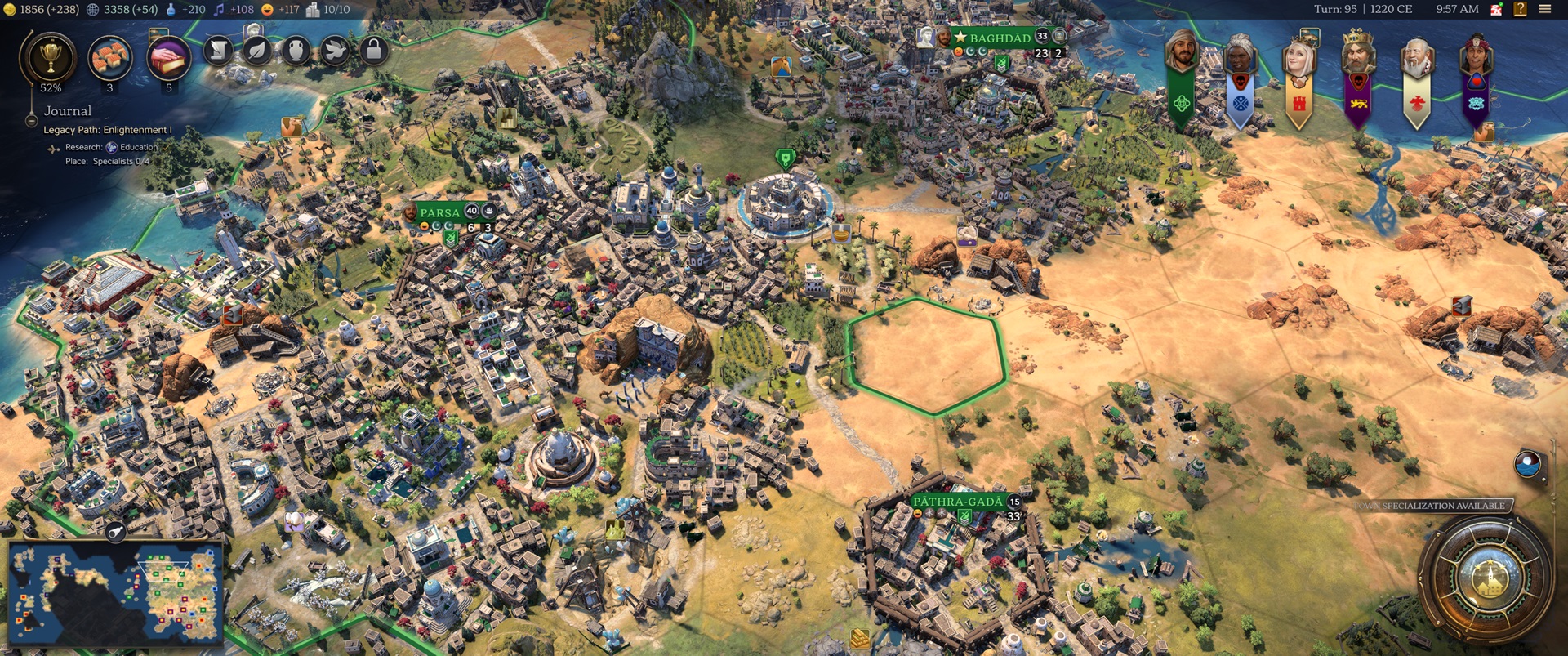
Task: Open the Education research link
Action: (x=139, y=147)
